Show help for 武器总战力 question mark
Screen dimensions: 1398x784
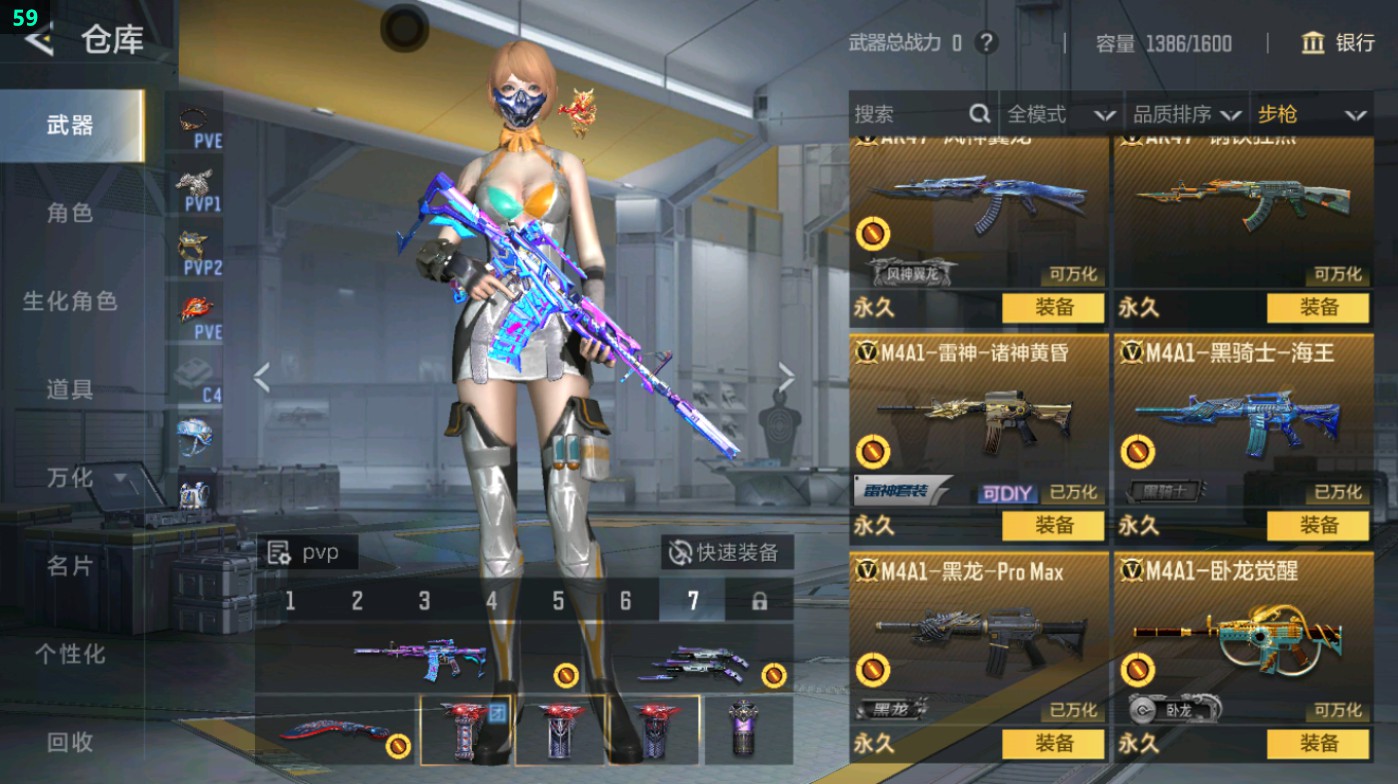[986, 43]
